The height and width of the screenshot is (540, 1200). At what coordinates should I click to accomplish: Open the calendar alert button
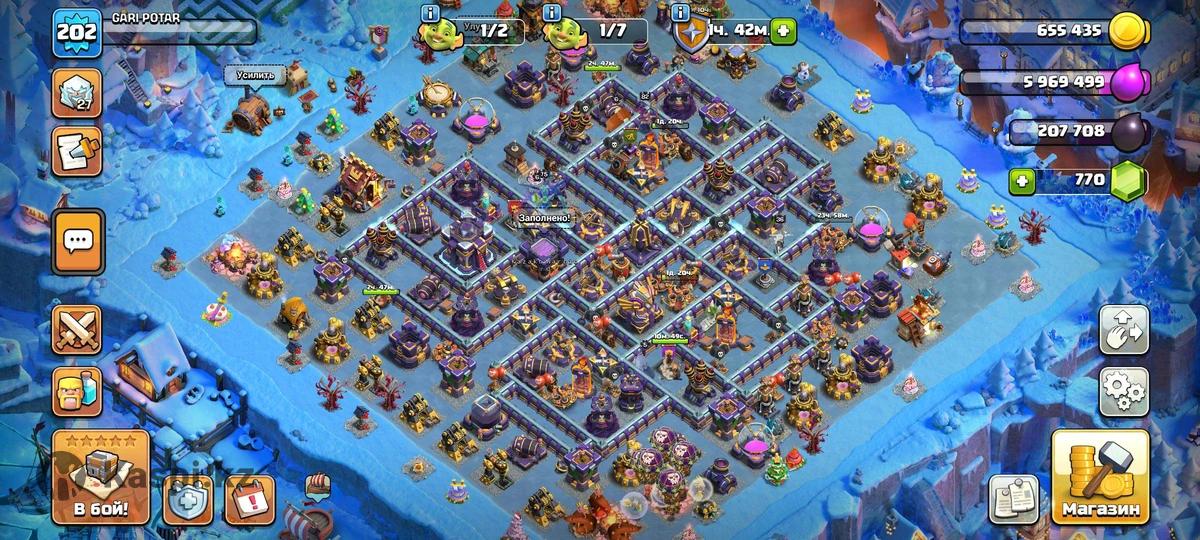[250, 498]
